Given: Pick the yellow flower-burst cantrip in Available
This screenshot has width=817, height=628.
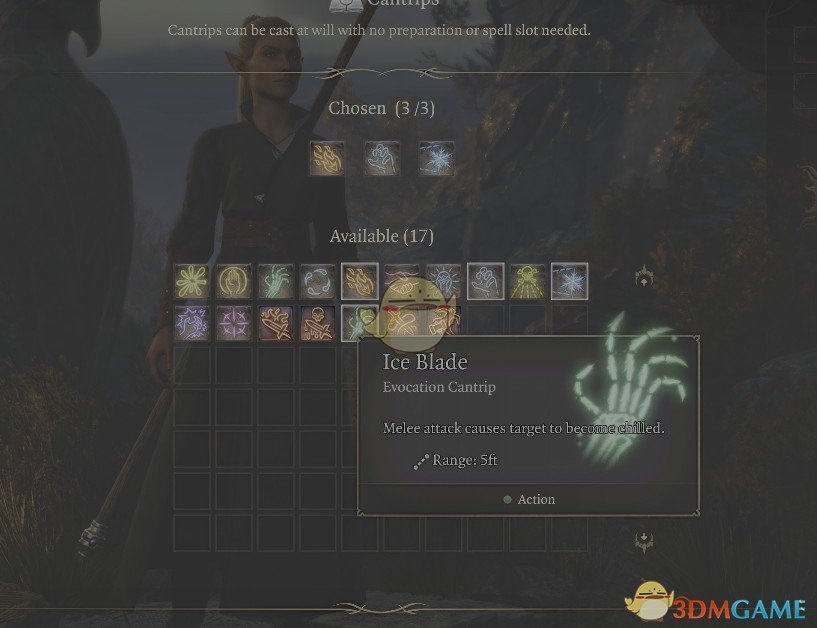Looking at the screenshot, I should coord(192,281).
